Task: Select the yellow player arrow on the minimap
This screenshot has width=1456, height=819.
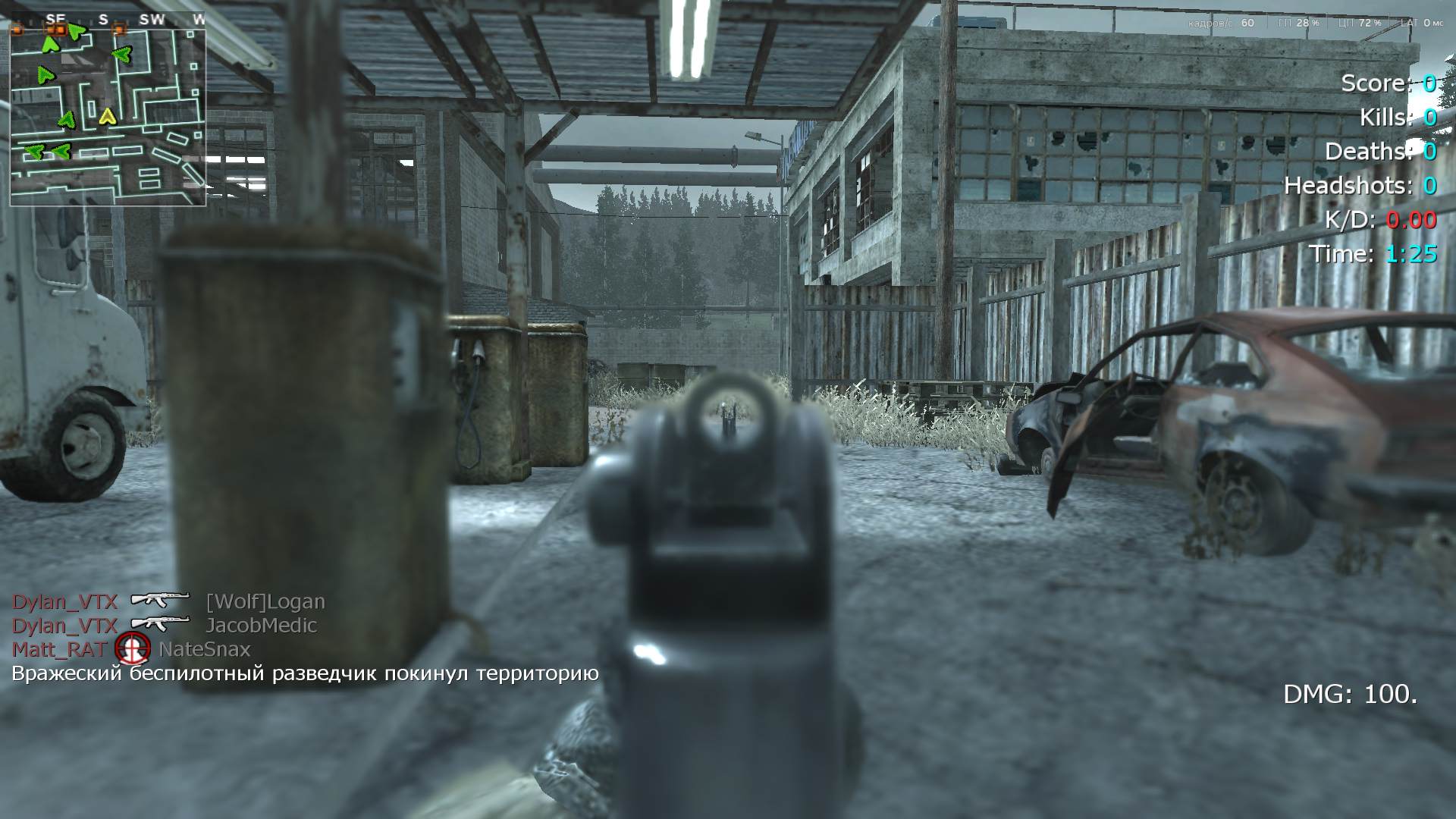Action: [x=107, y=116]
